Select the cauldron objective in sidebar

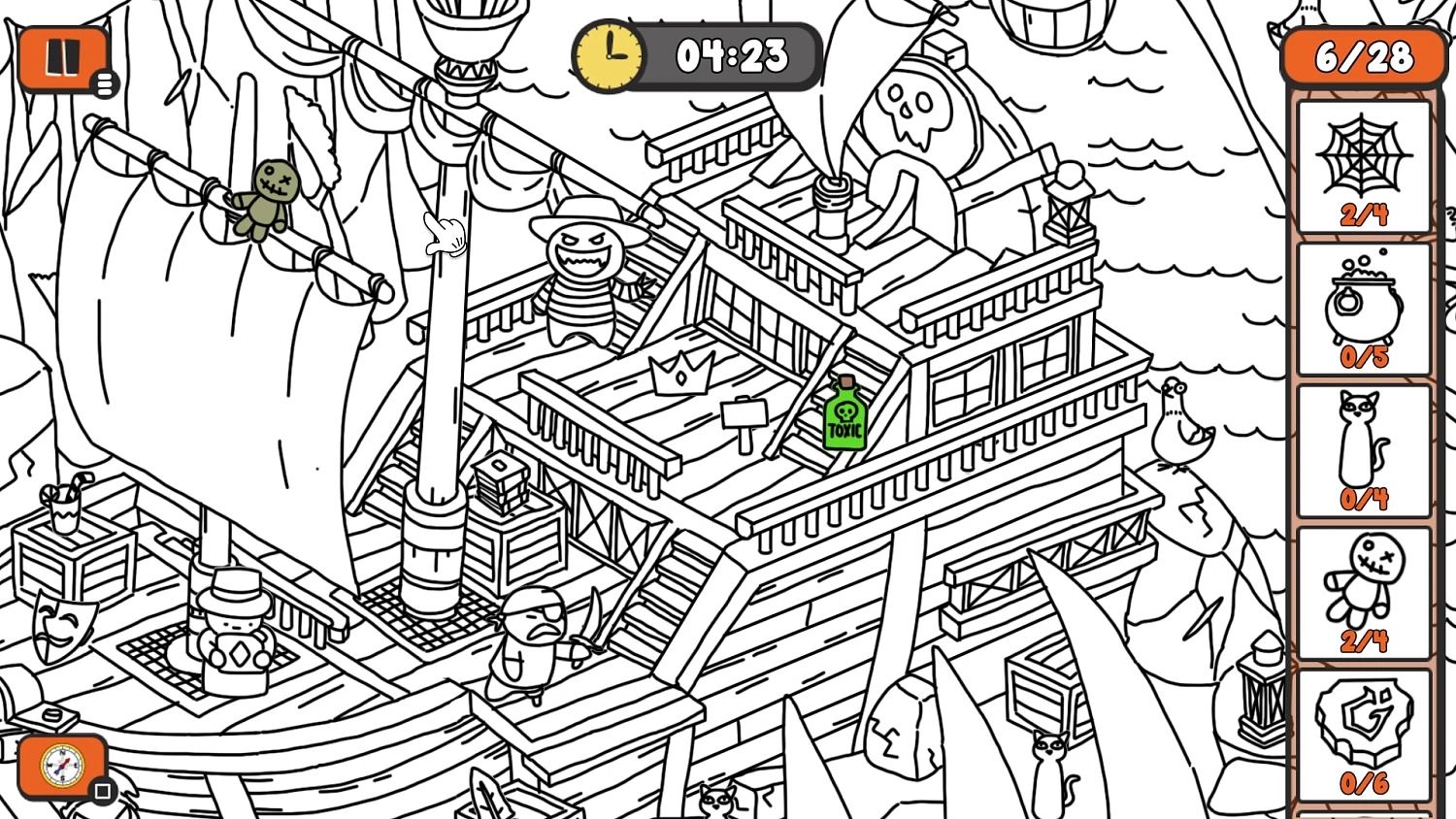click(1363, 308)
